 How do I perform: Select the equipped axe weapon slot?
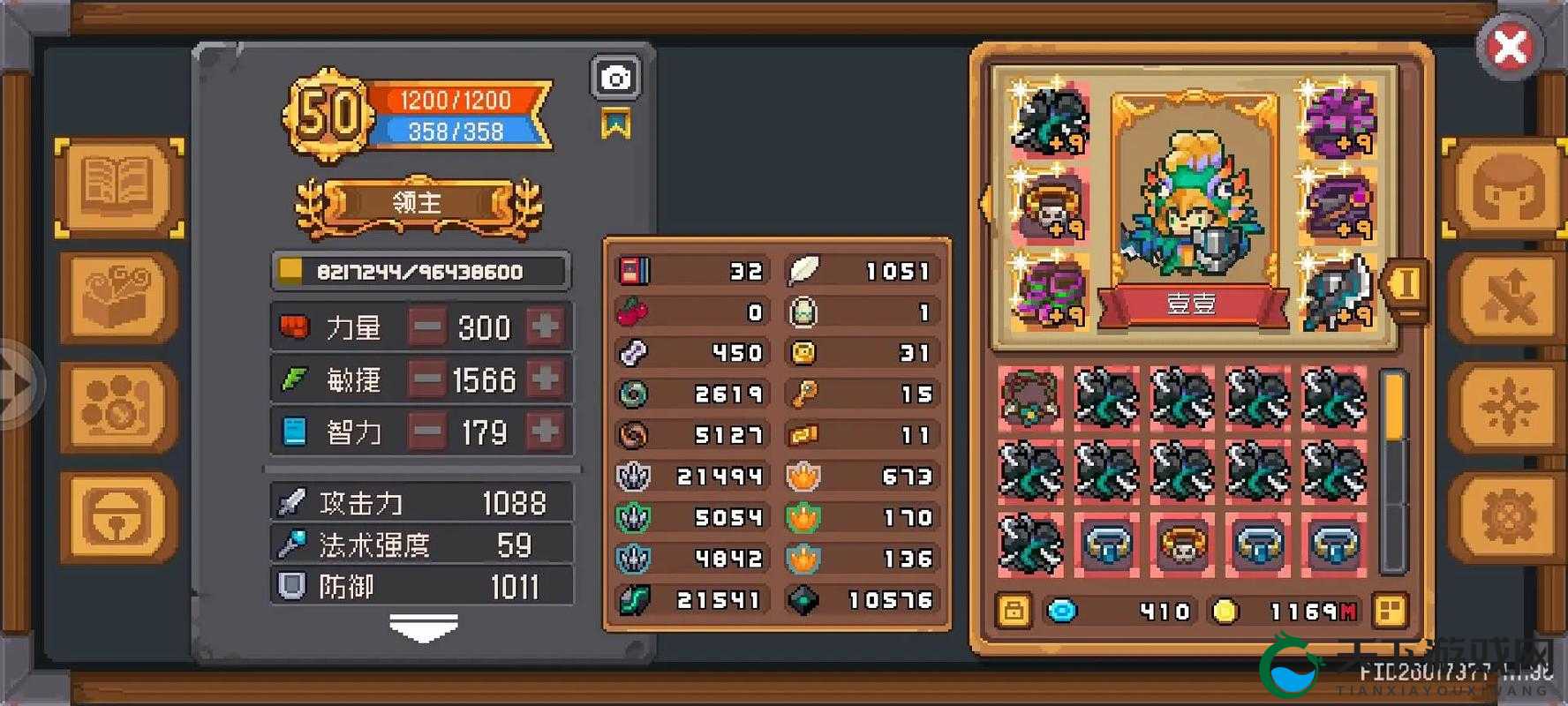(x=1338, y=290)
